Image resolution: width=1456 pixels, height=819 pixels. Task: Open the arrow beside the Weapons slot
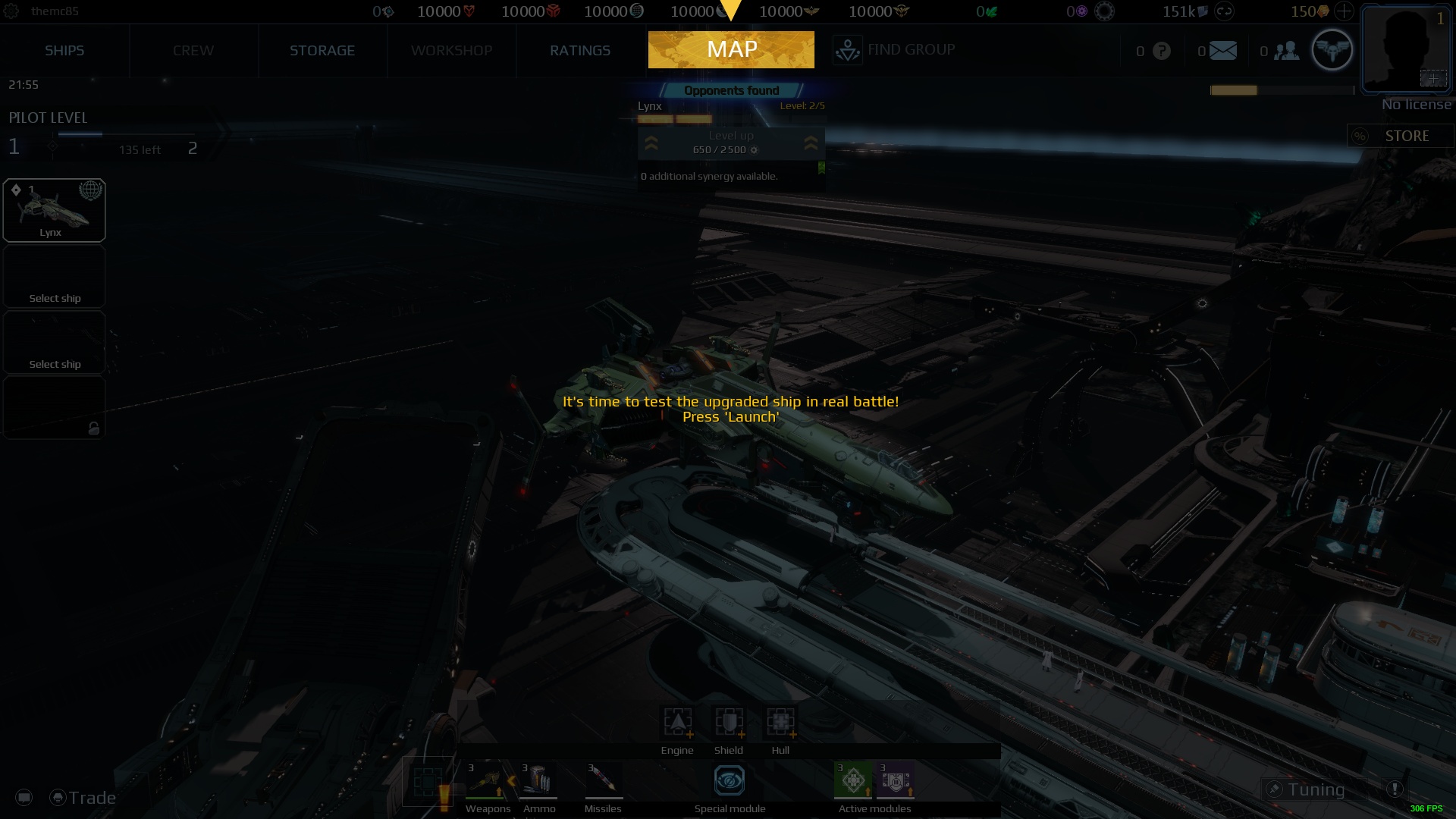tap(511, 780)
